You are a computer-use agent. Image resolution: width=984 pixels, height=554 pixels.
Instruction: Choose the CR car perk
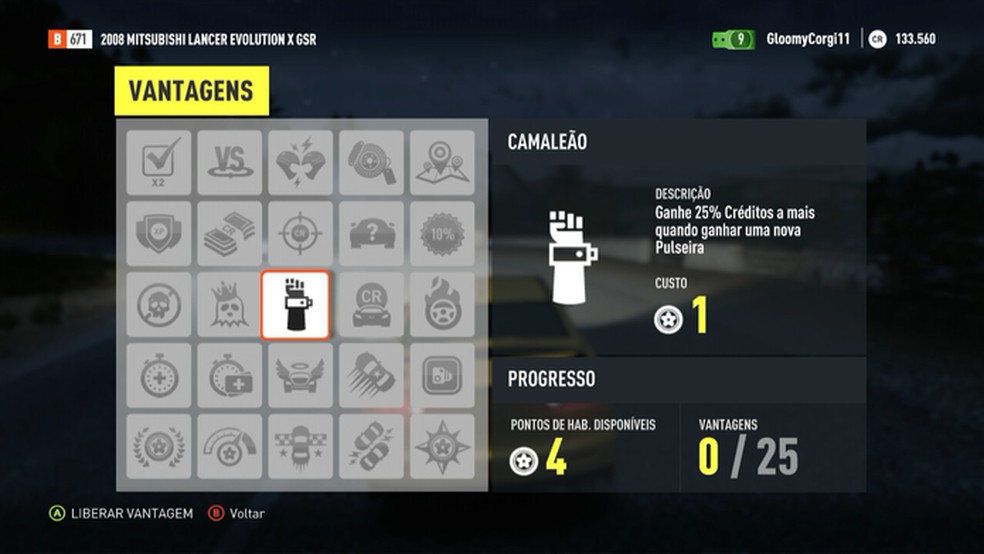[371, 304]
